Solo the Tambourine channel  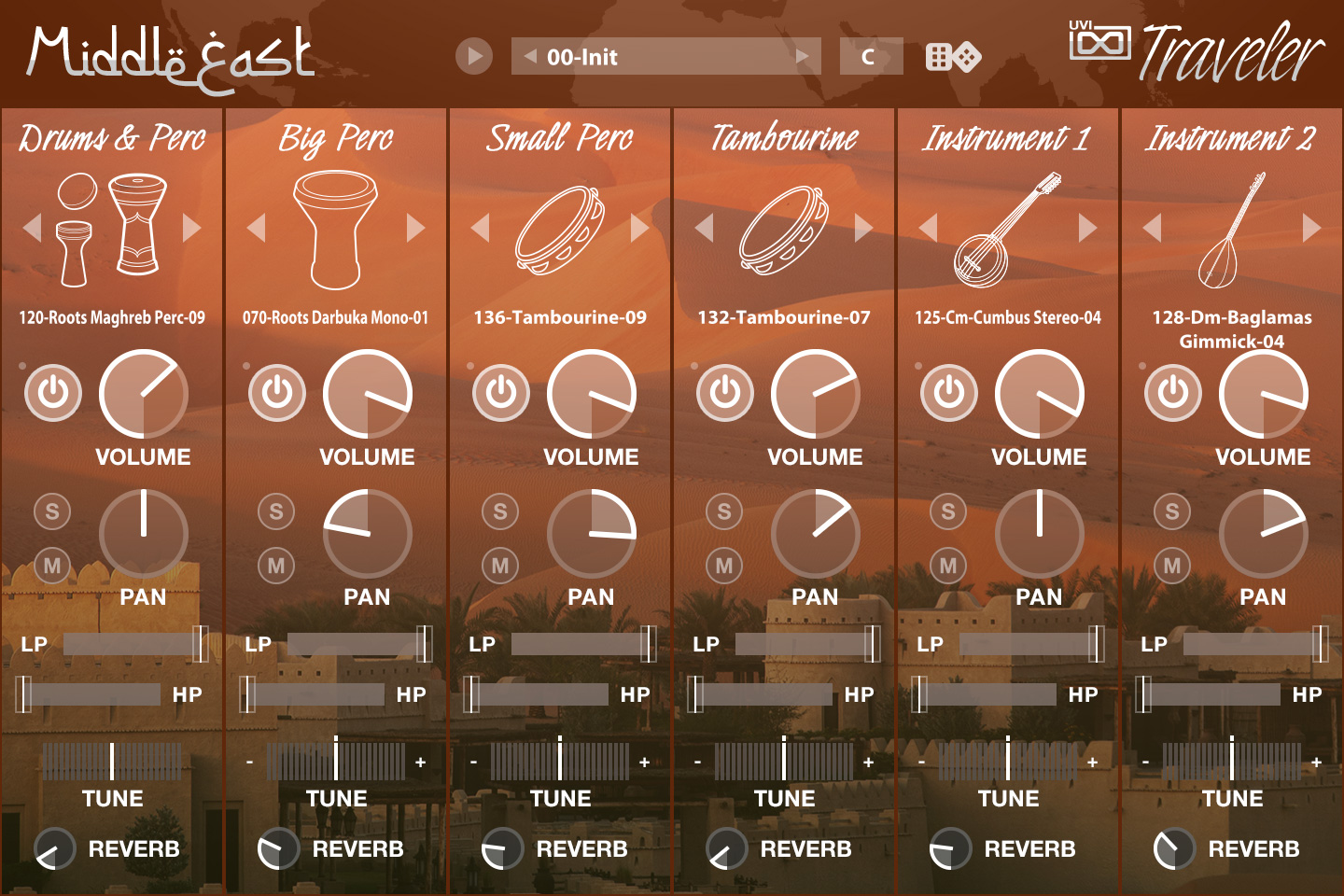pos(723,511)
